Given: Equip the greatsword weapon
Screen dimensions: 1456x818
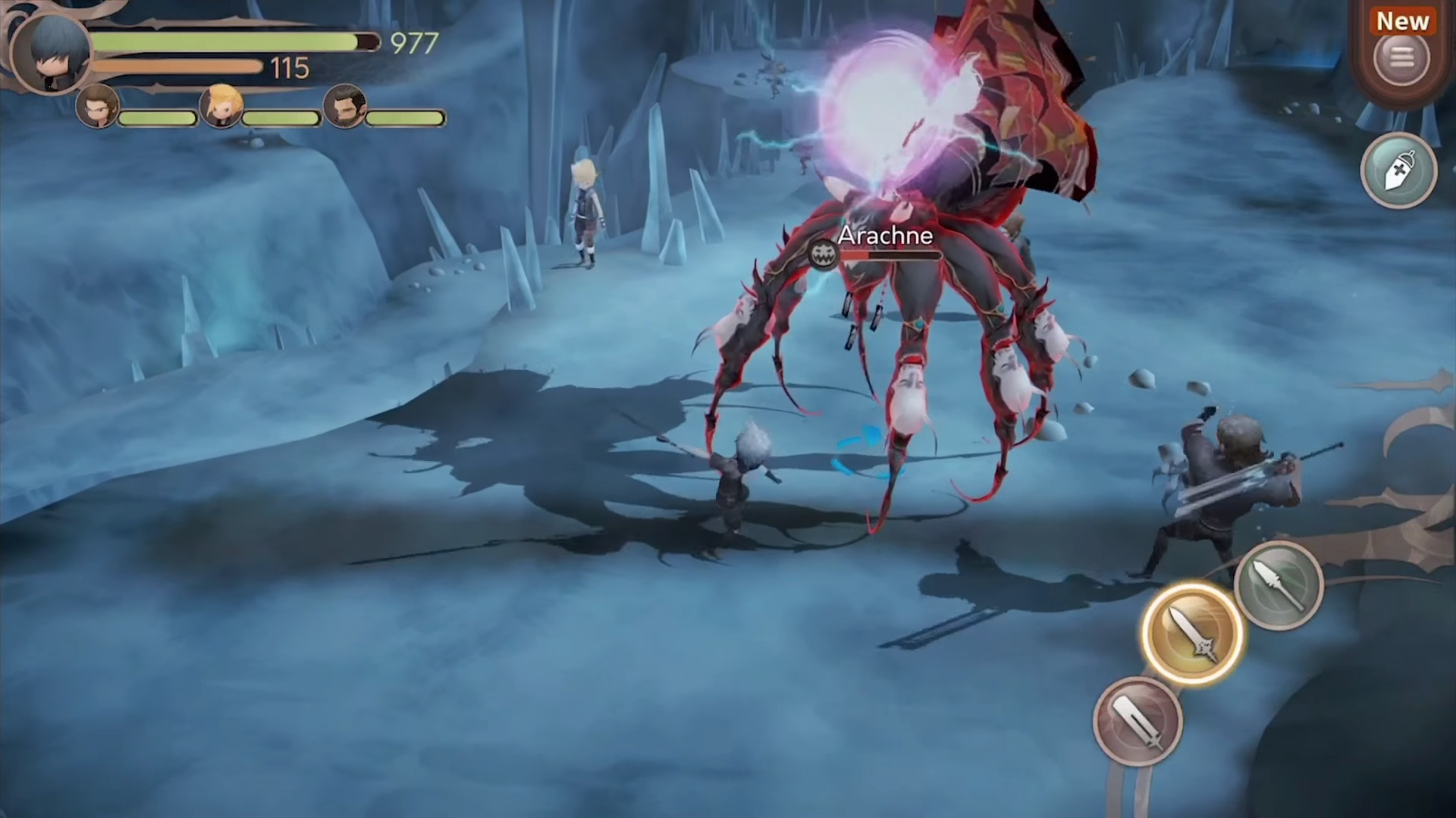Looking at the screenshot, I should pyautogui.click(x=1137, y=721).
